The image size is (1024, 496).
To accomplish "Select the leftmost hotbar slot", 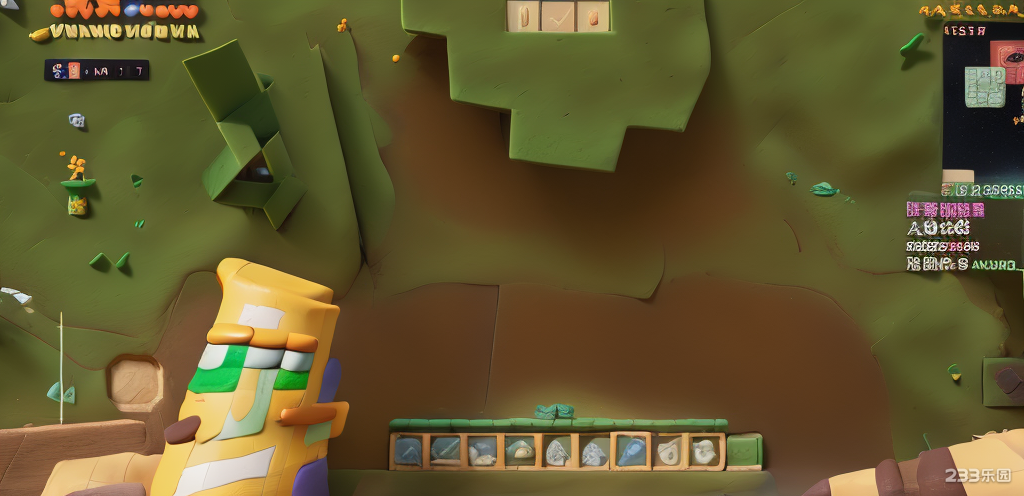I will [407, 451].
